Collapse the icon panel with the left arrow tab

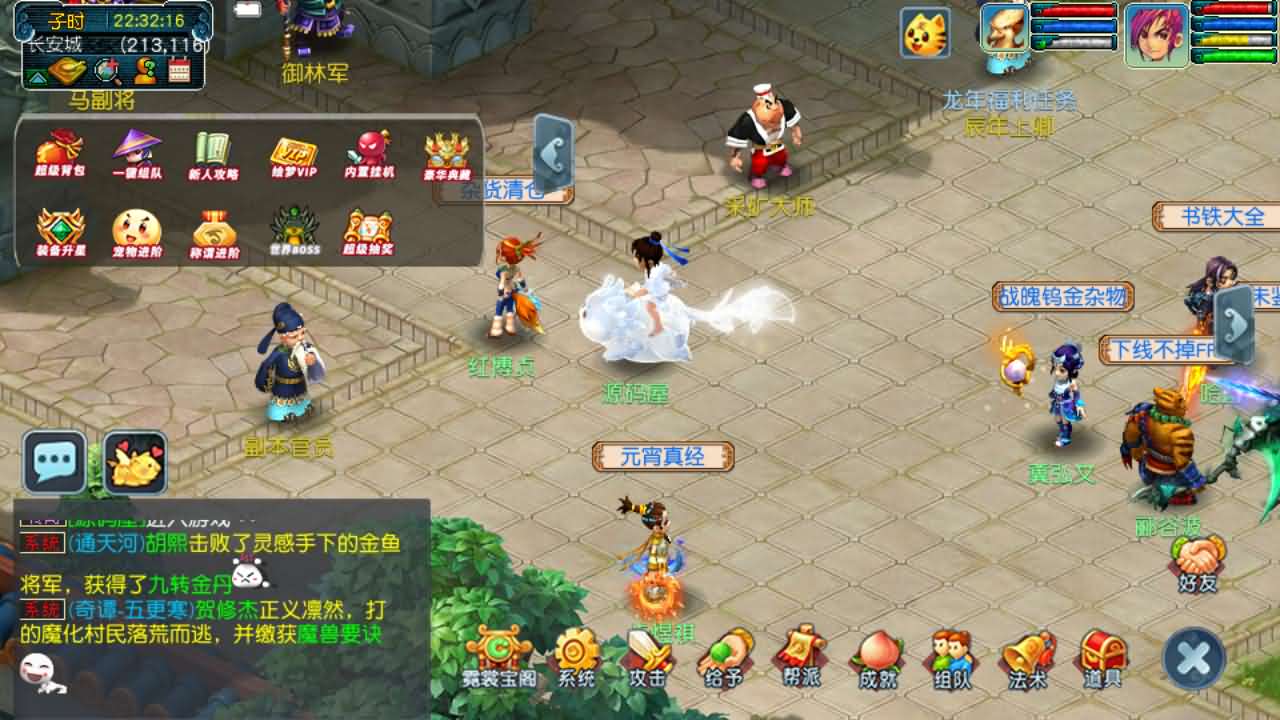click(553, 154)
